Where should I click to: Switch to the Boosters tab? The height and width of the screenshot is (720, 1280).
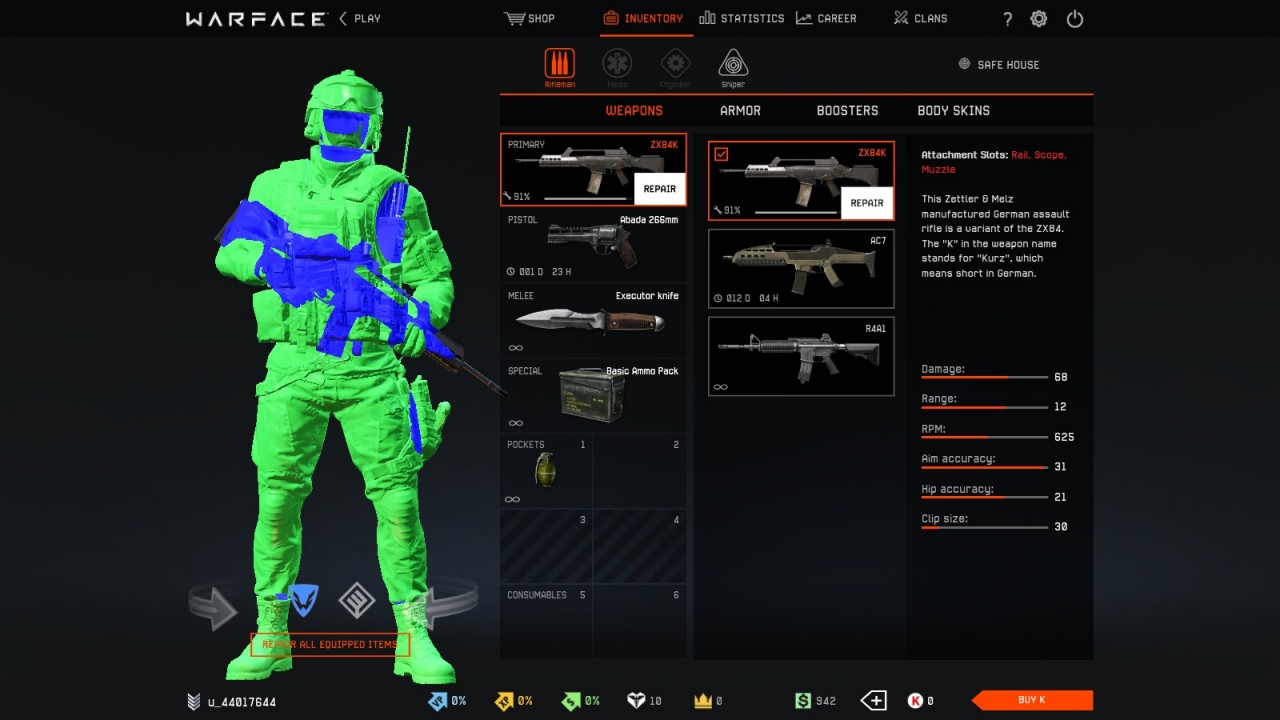[x=847, y=111]
